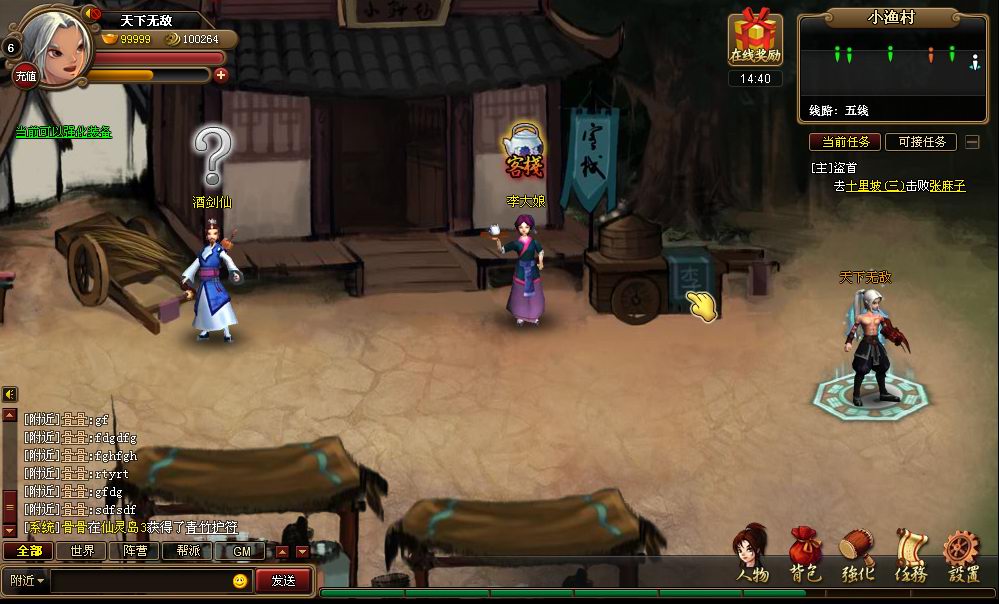Select the 帮派 guild chat tab
Image resolution: width=999 pixels, height=604 pixels.
(188, 551)
